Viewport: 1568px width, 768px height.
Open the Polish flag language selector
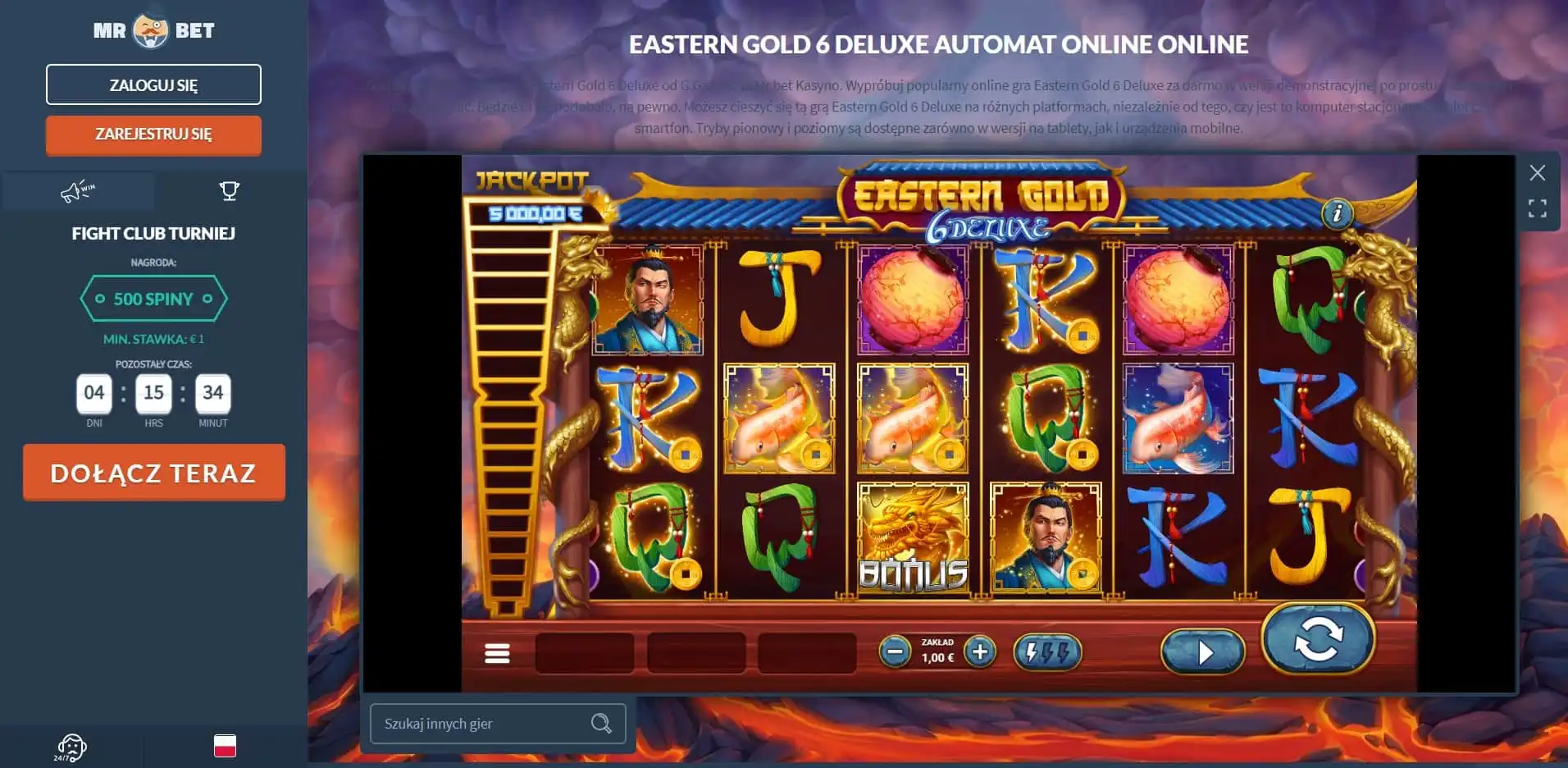pyautogui.click(x=225, y=746)
